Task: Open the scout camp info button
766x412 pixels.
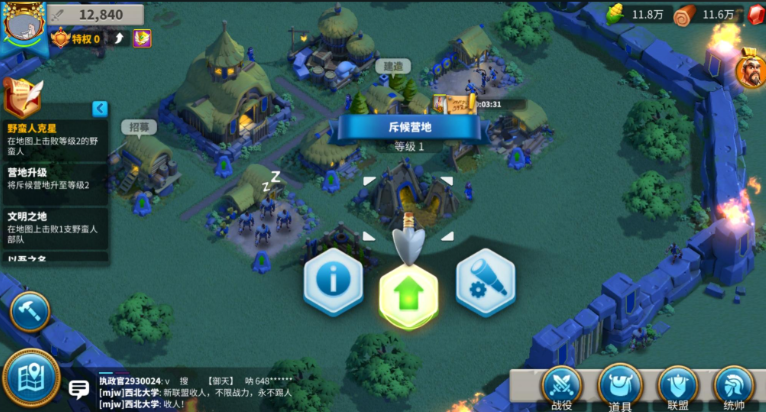Action: coord(333,279)
